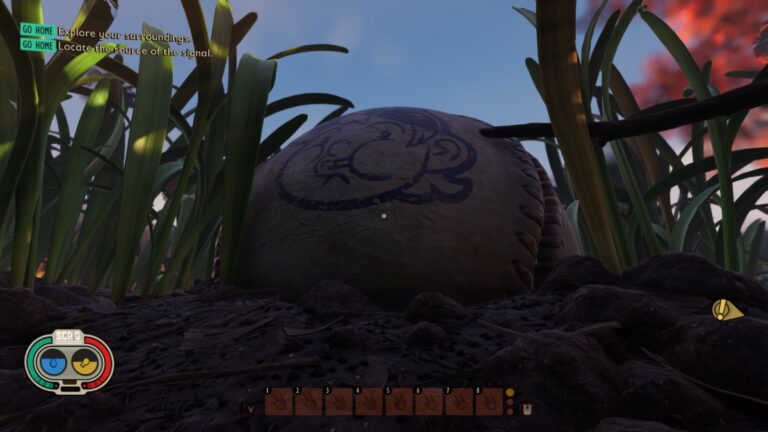The height and width of the screenshot is (432, 768).
Task: Select the "Locate the source of the signal" objective
Action: click(133, 46)
